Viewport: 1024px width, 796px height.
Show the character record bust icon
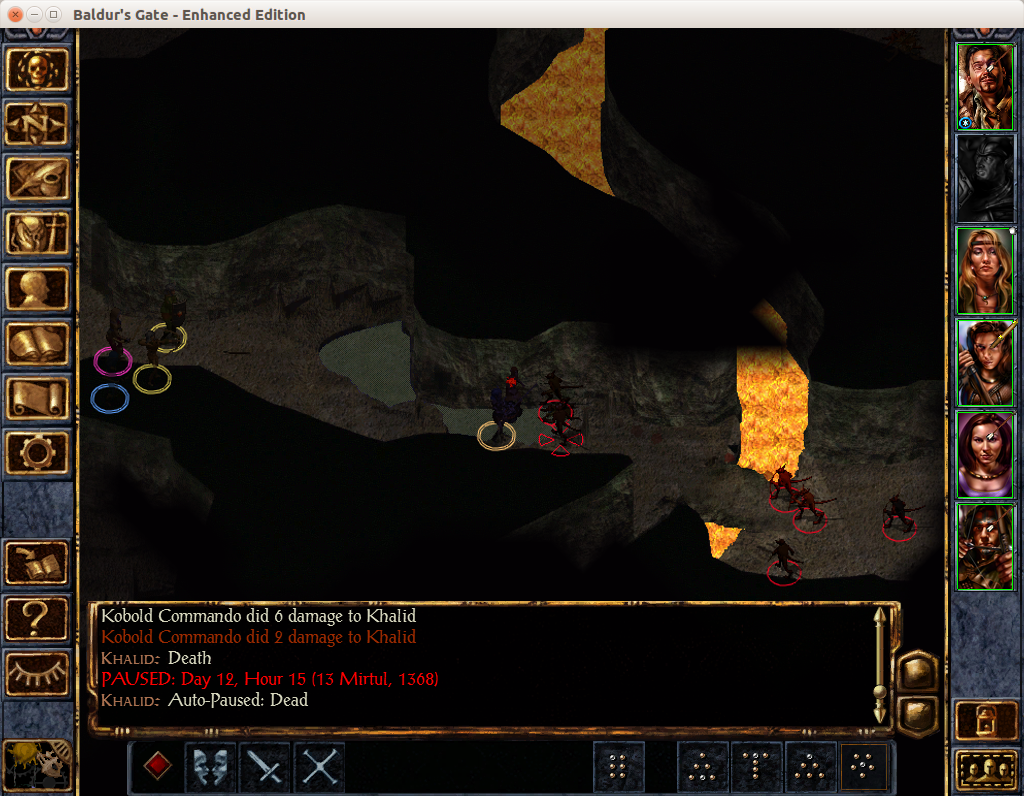click(x=38, y=289)
